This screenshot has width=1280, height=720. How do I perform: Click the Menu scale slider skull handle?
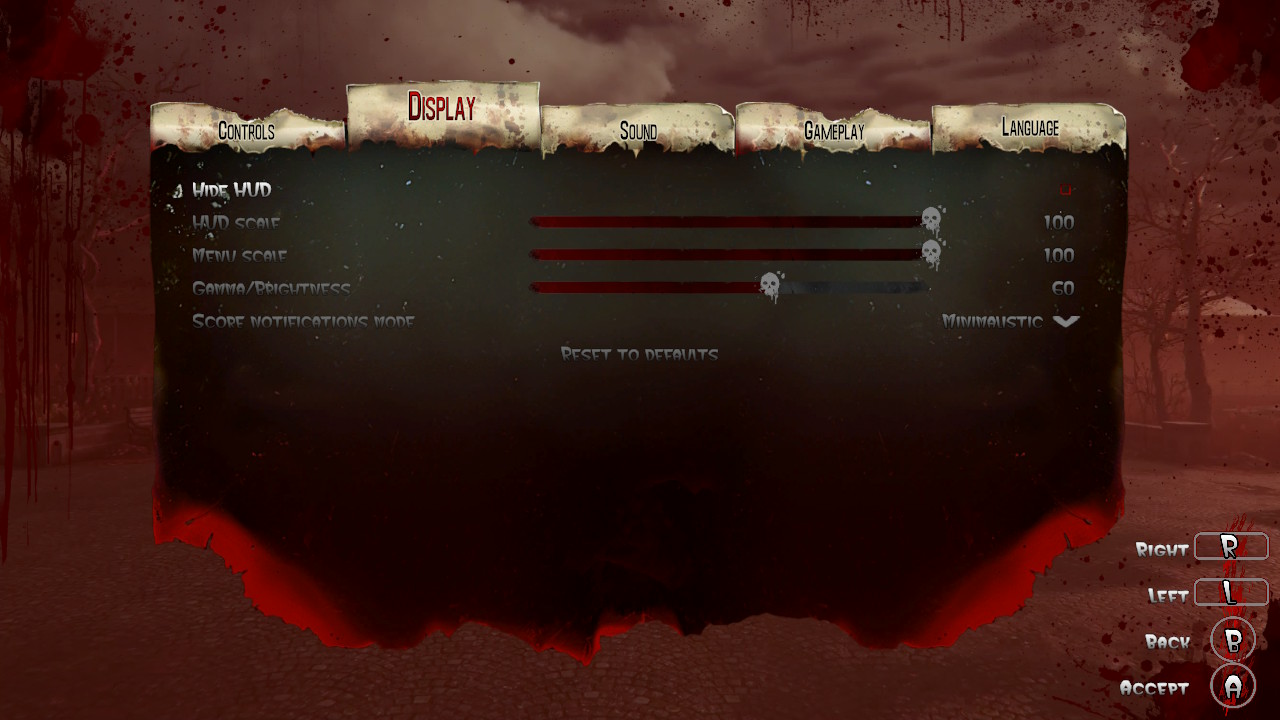pos(931,254)
